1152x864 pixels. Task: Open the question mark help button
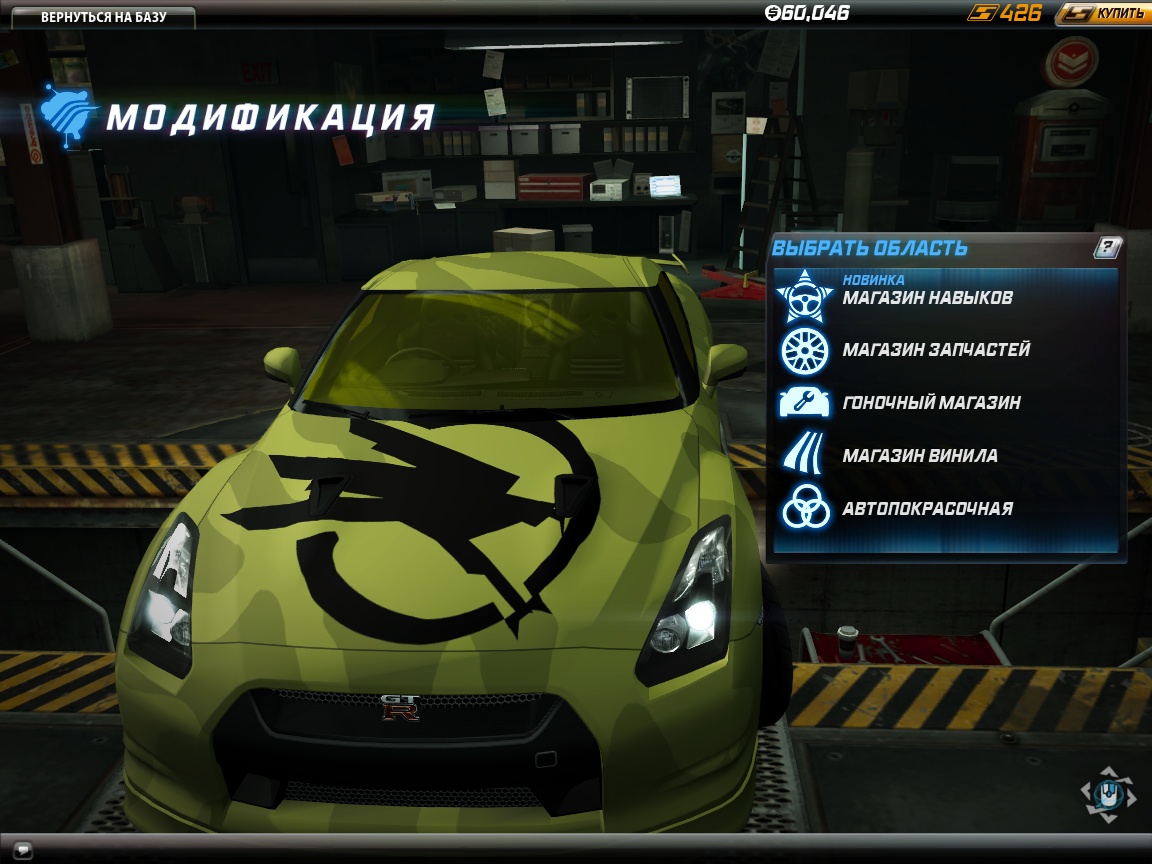[1107, 248]
